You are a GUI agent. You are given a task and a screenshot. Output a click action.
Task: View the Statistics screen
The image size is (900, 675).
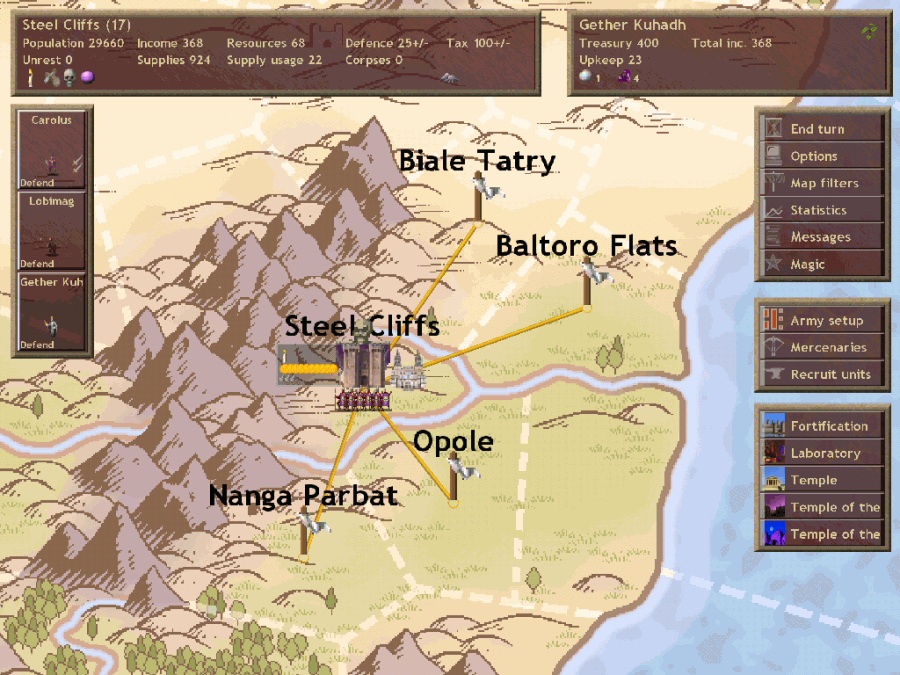point(822,210)
